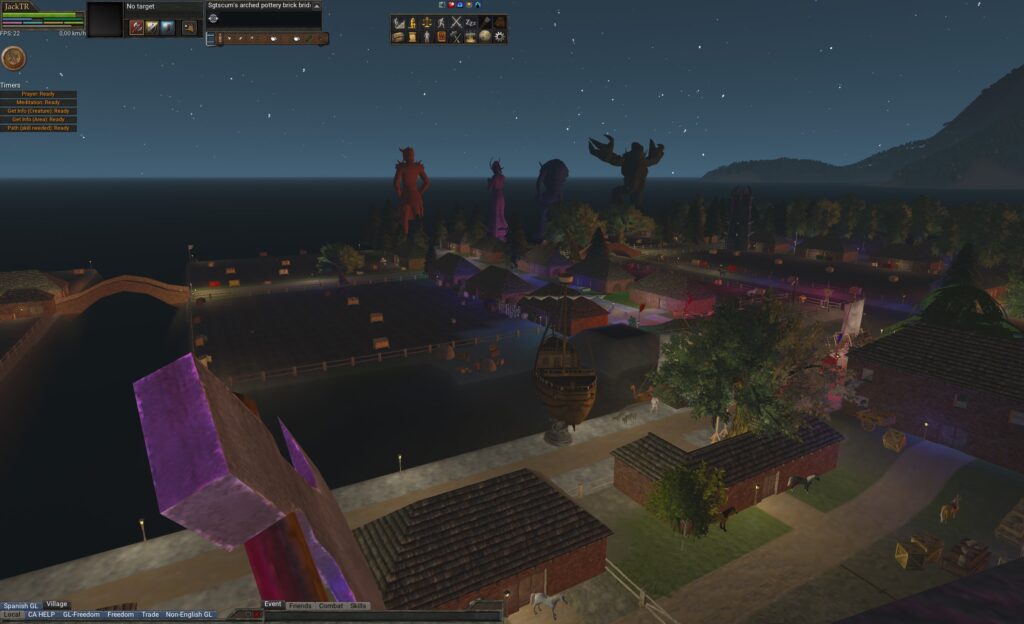Viewport: 1024px width, 624px height.
Task: Click the crossed swords icon
Action: [456, 22]
